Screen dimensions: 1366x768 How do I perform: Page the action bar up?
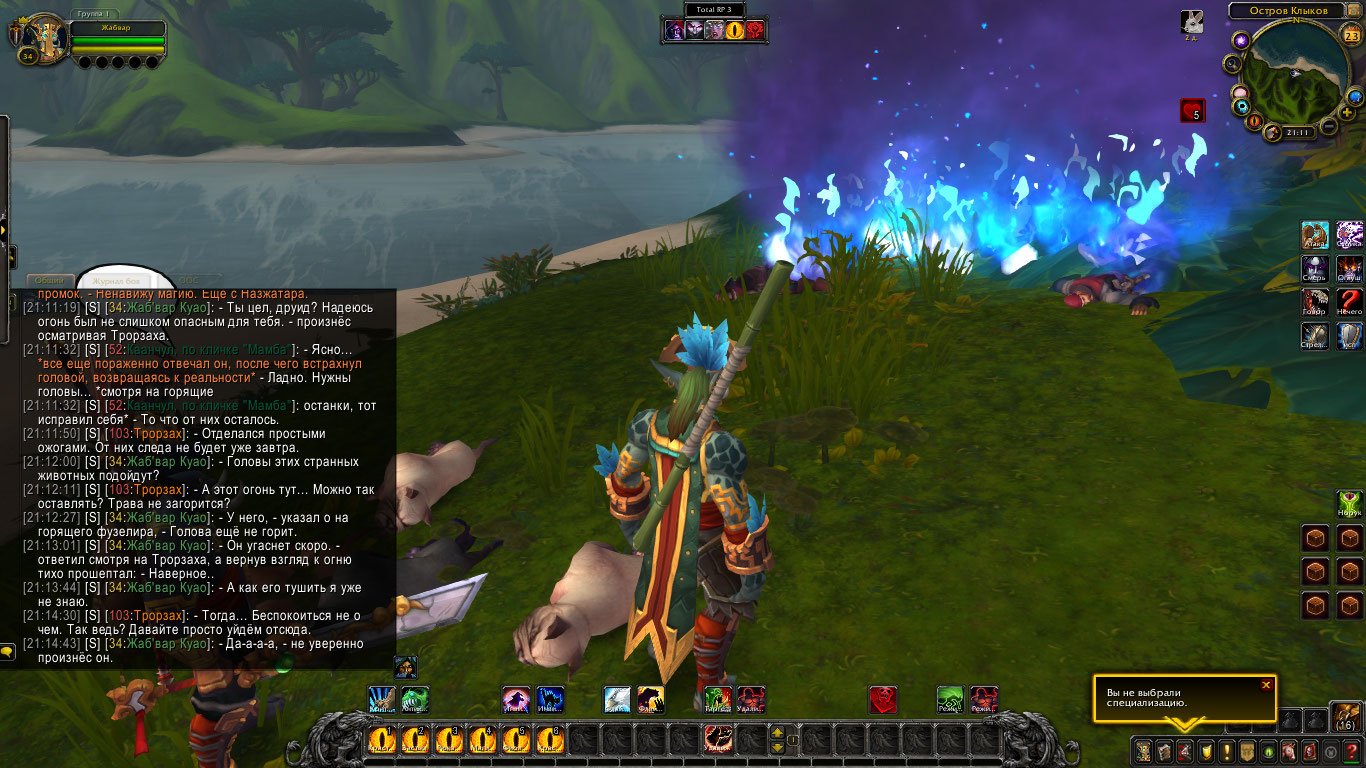[x=777, y=732]
